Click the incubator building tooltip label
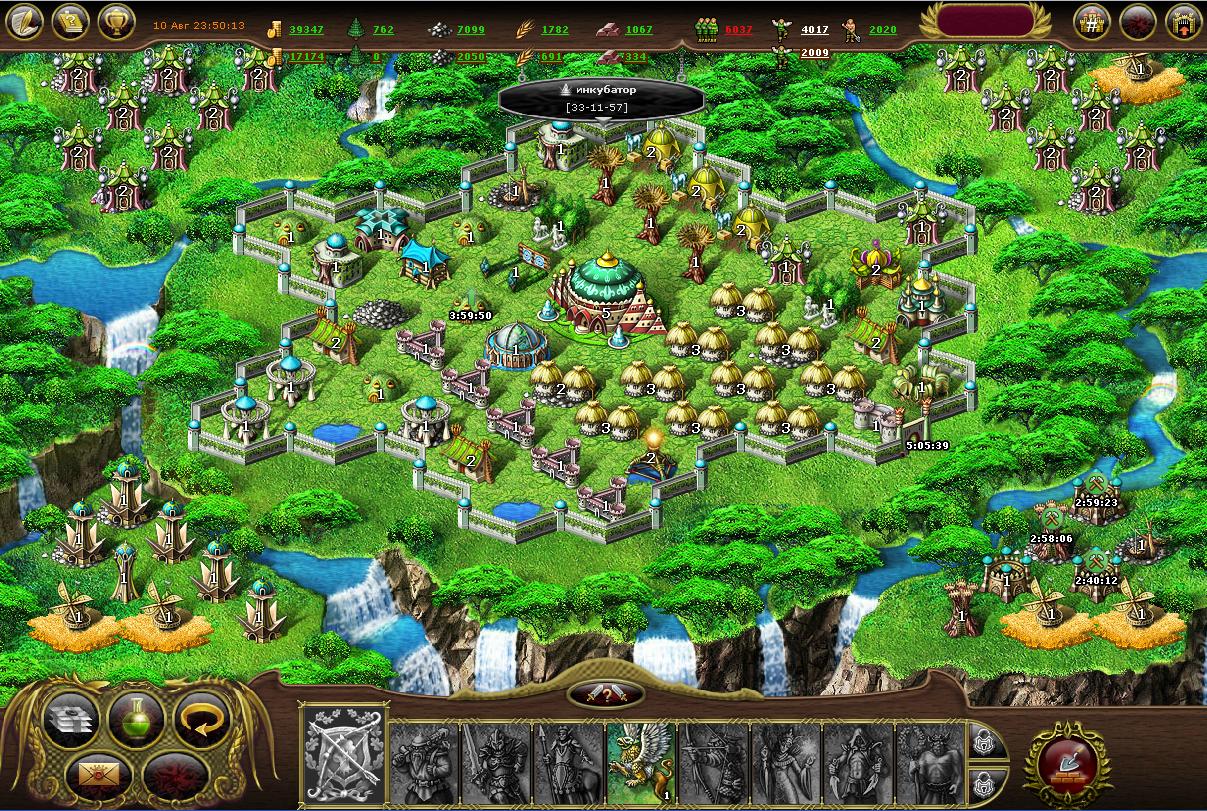This screenshot has height=811, width=1207. pyautogui.click(x=601, y=97)
